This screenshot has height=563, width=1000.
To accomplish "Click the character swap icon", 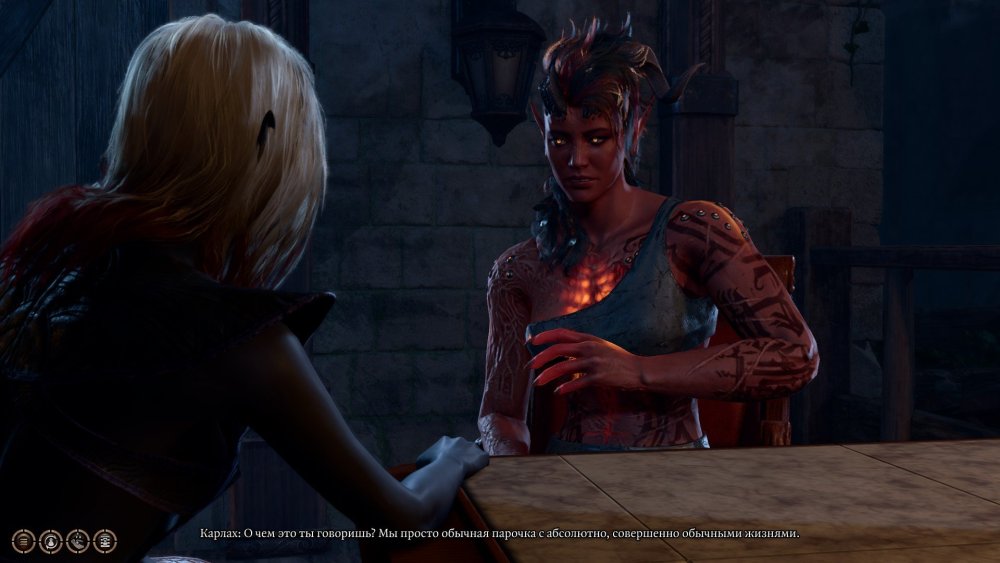I will click(50, 541).
